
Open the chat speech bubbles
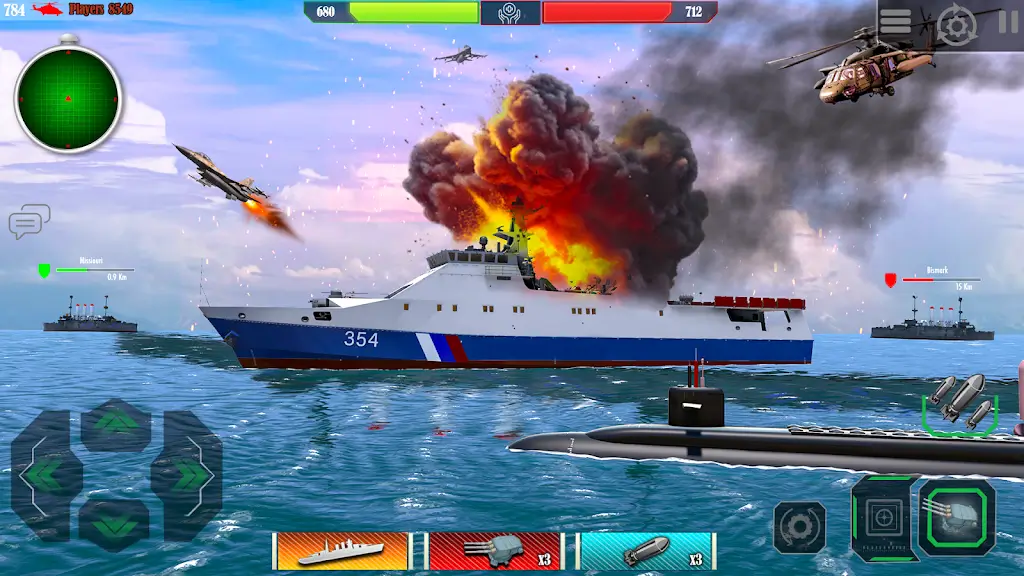click(29, 221)
